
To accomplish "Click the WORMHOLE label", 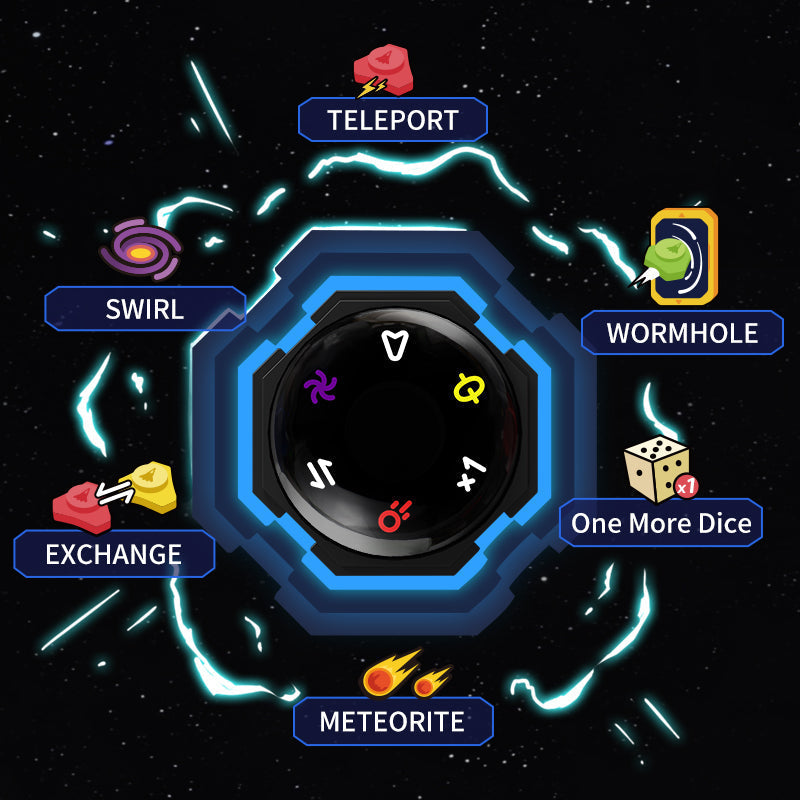I will (682, 333).
